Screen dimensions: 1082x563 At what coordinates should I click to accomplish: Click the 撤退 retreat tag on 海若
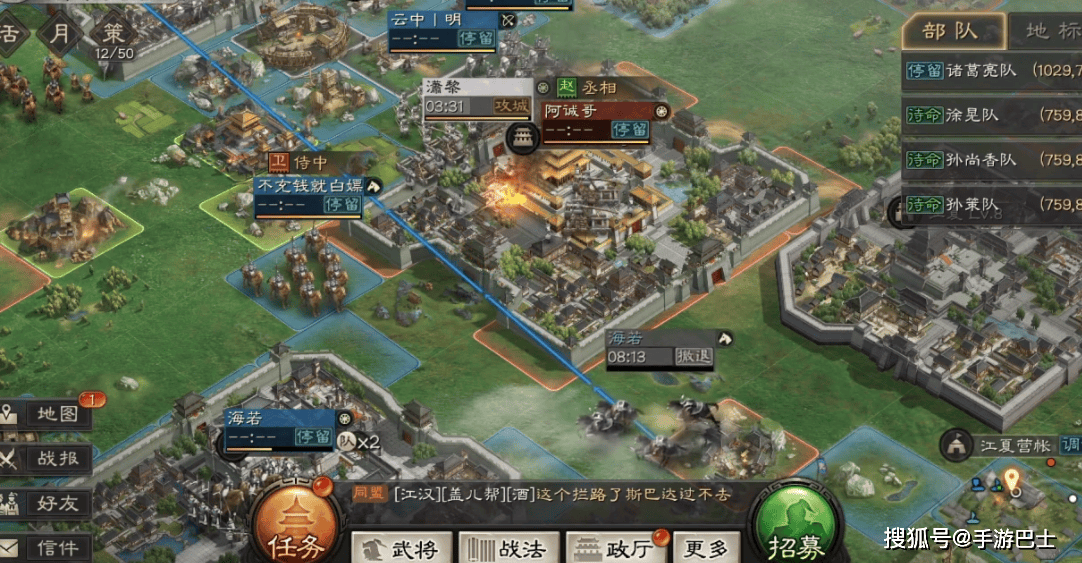(692, 357)
